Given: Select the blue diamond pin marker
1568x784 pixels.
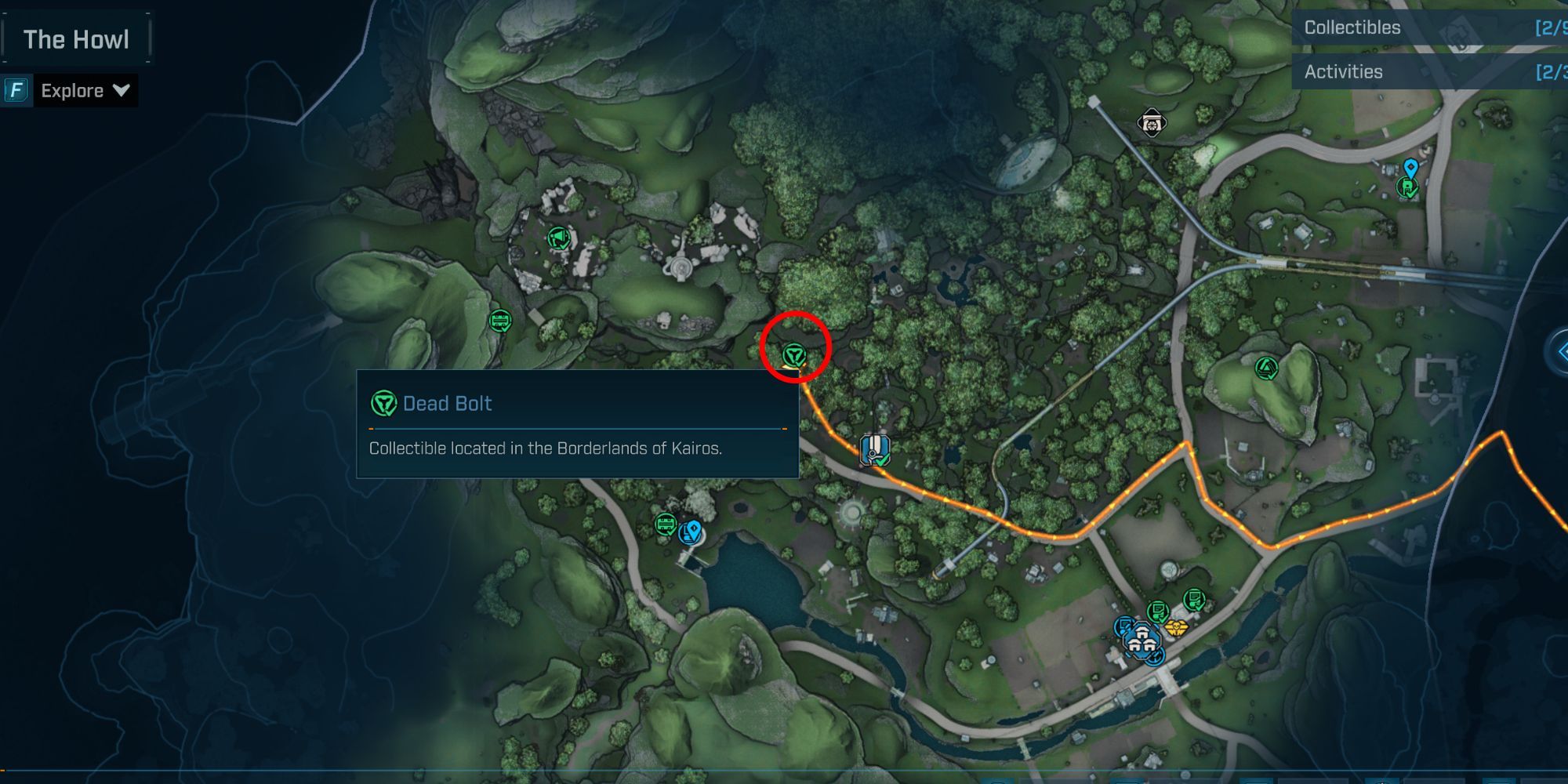Looking at the screenshot, I should pos(1410,168).
